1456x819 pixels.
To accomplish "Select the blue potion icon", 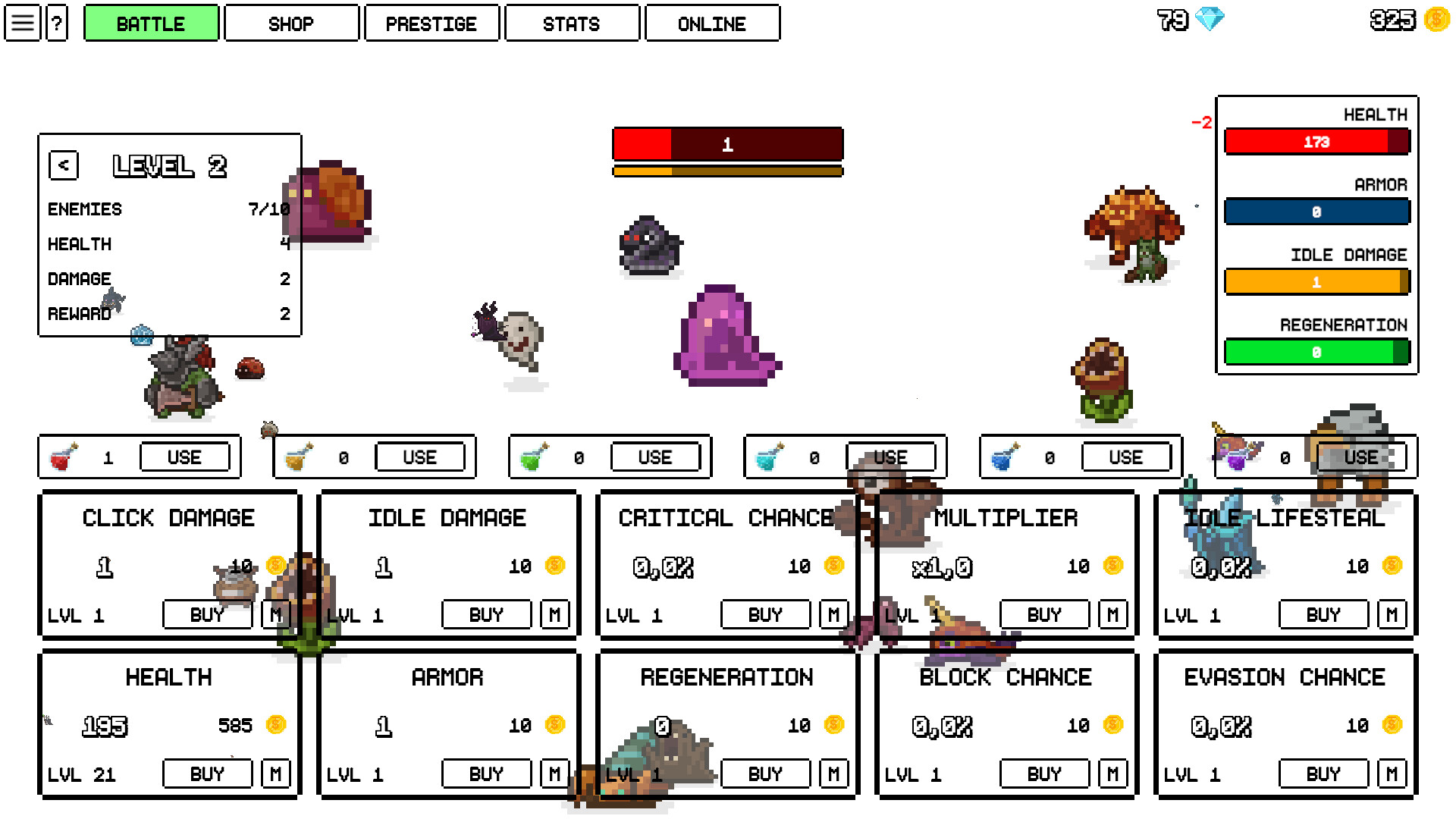I will pyautogui.click(x=1006, y=457).
